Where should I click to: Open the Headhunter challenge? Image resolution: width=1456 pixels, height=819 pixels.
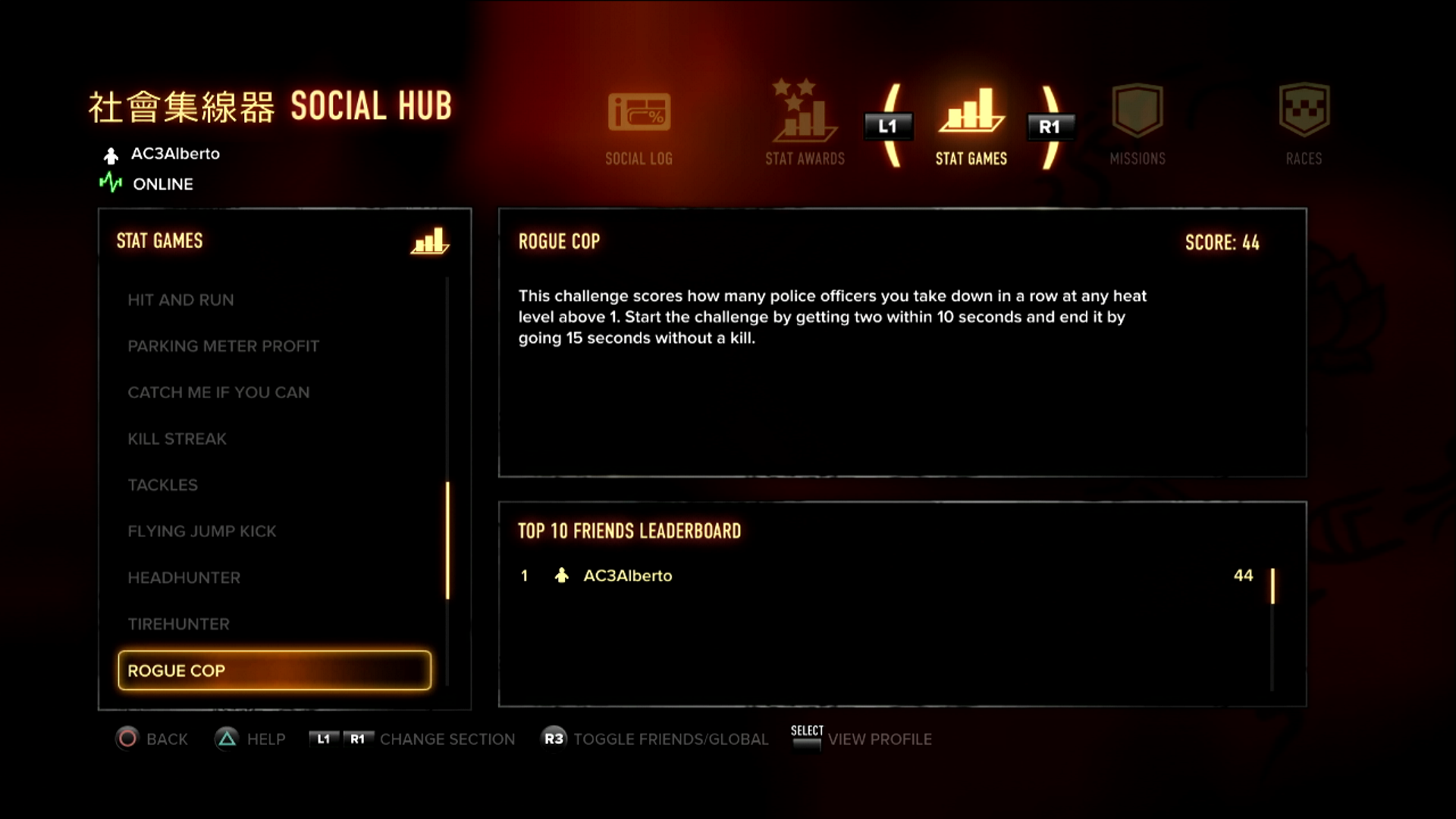click(x=184, y=578)
